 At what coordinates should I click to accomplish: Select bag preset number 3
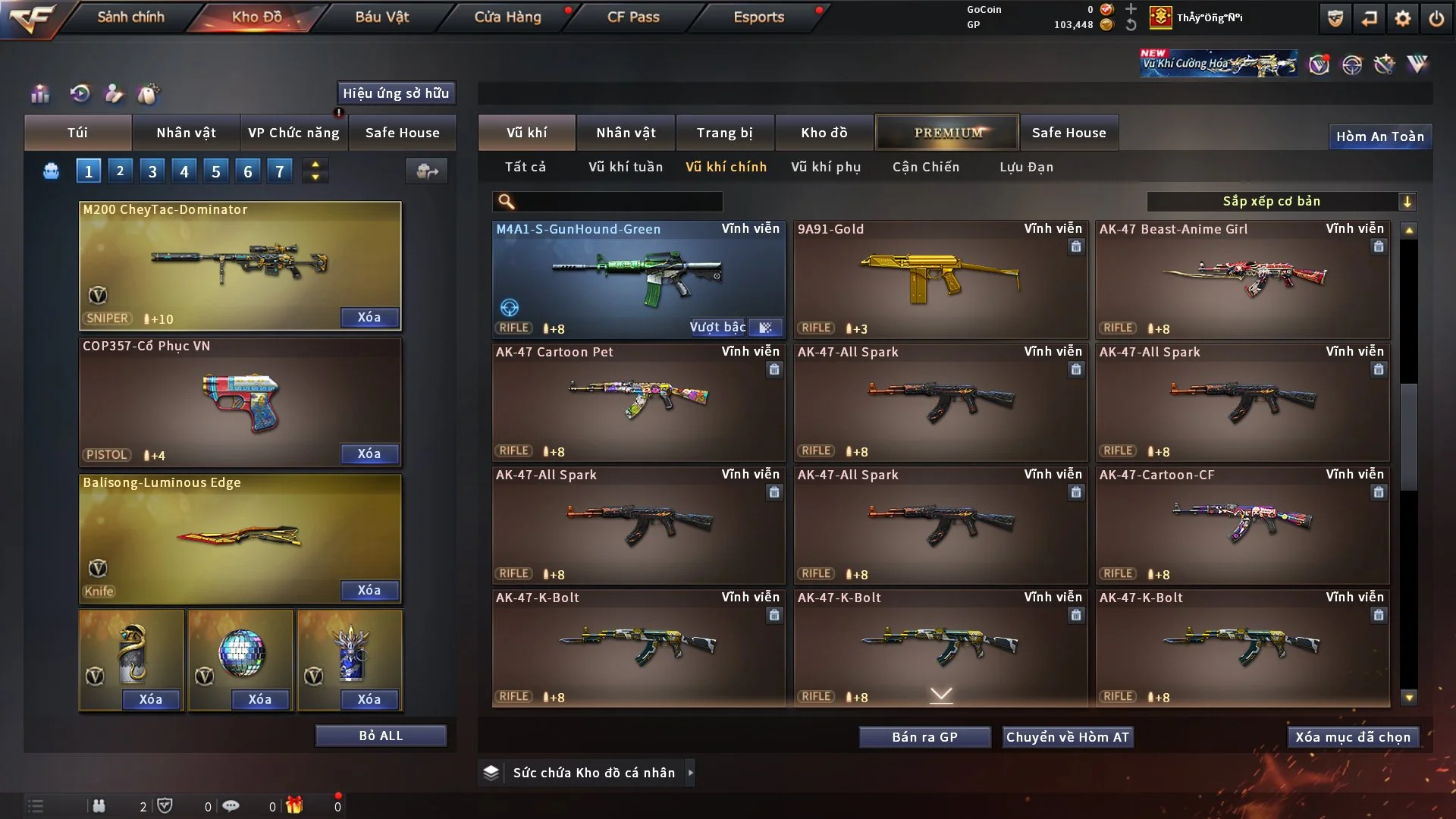[152, 171]
